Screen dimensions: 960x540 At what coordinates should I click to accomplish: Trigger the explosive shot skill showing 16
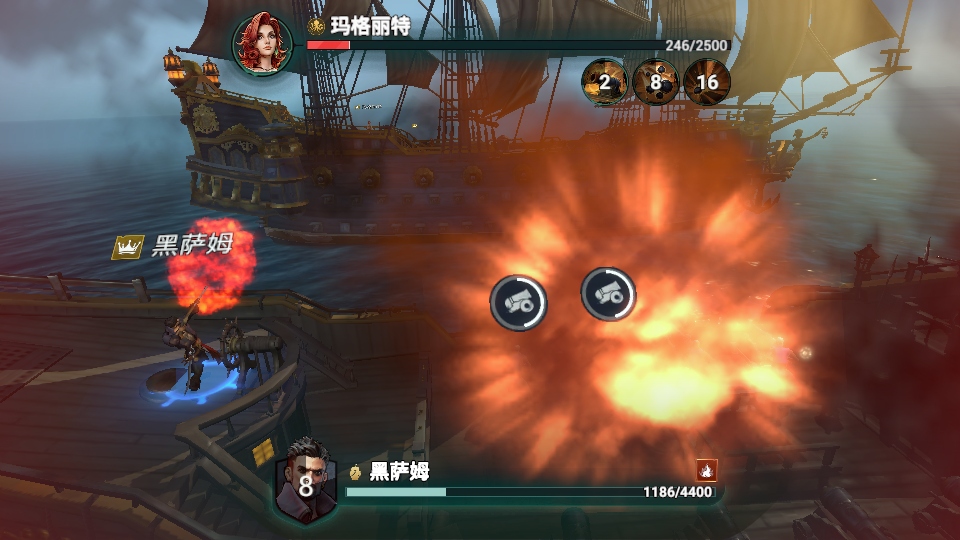pyautogui.click(x=707, y=82)
